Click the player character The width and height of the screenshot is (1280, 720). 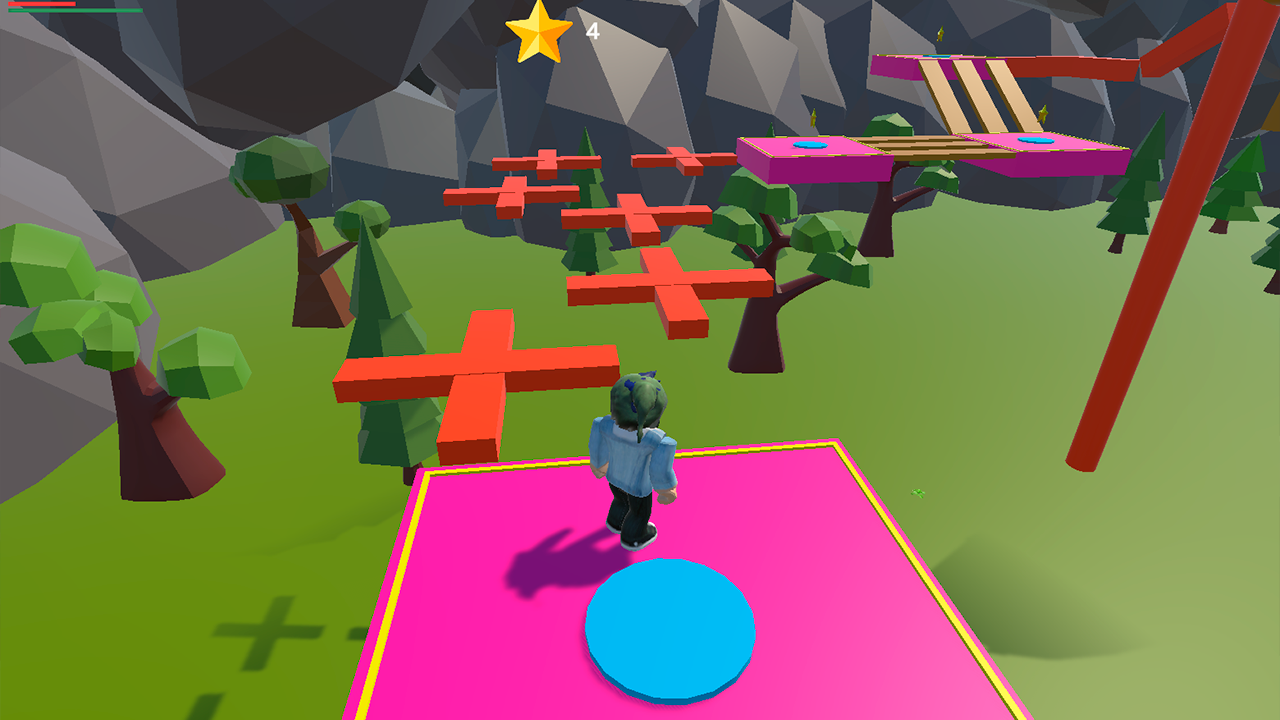coord(635,450)
